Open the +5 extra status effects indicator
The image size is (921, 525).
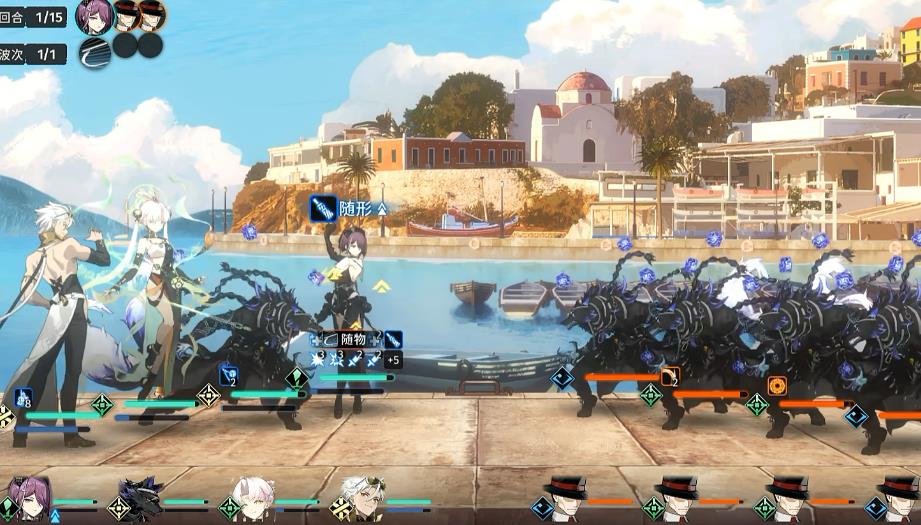coord(393,360)
